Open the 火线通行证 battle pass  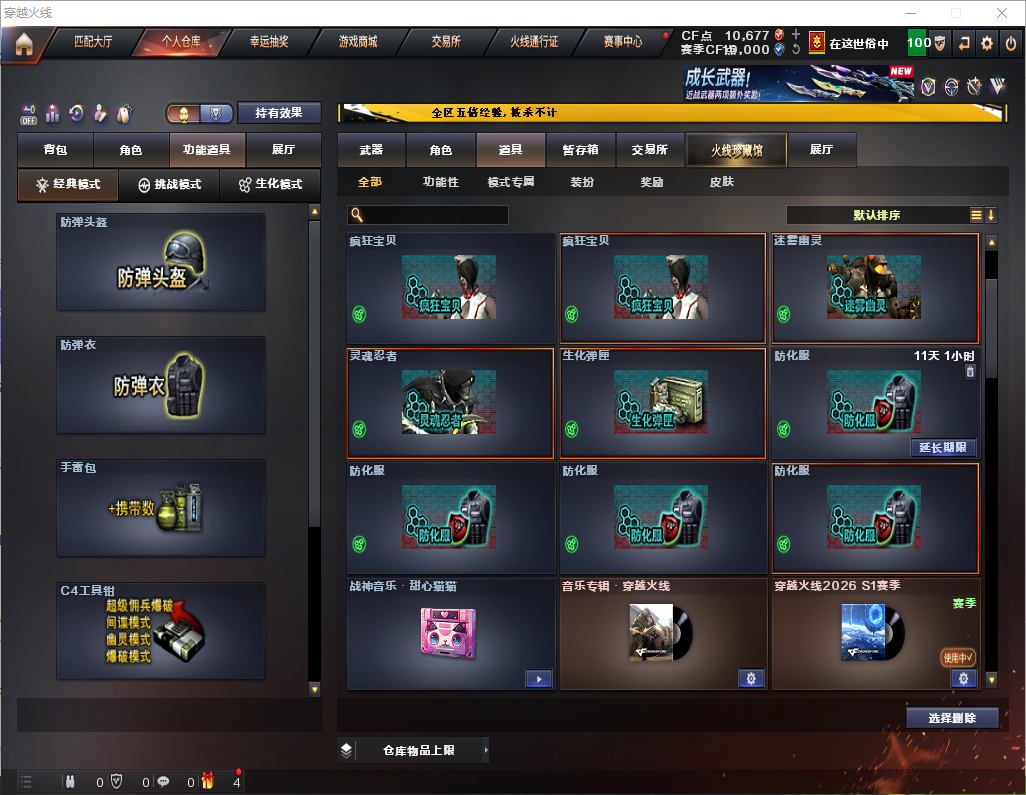[534, 42]
